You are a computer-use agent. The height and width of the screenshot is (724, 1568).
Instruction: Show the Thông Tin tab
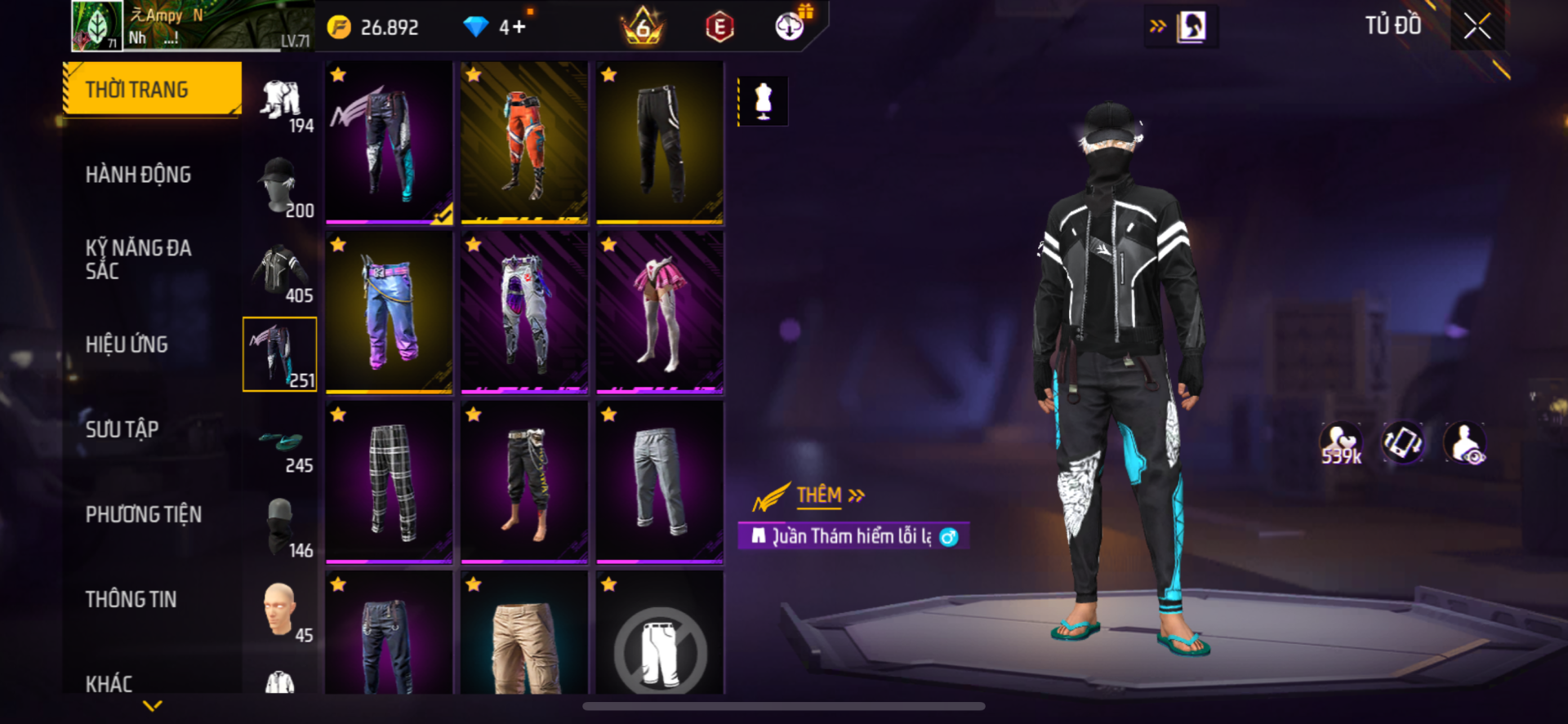tap(131, 599)
